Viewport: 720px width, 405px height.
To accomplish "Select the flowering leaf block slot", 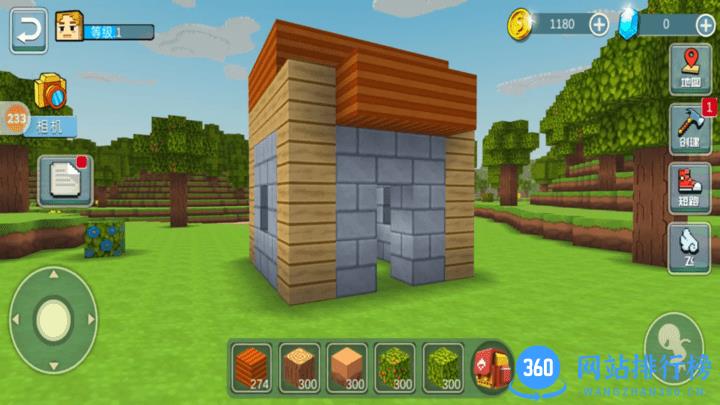I will coord(395,368).
